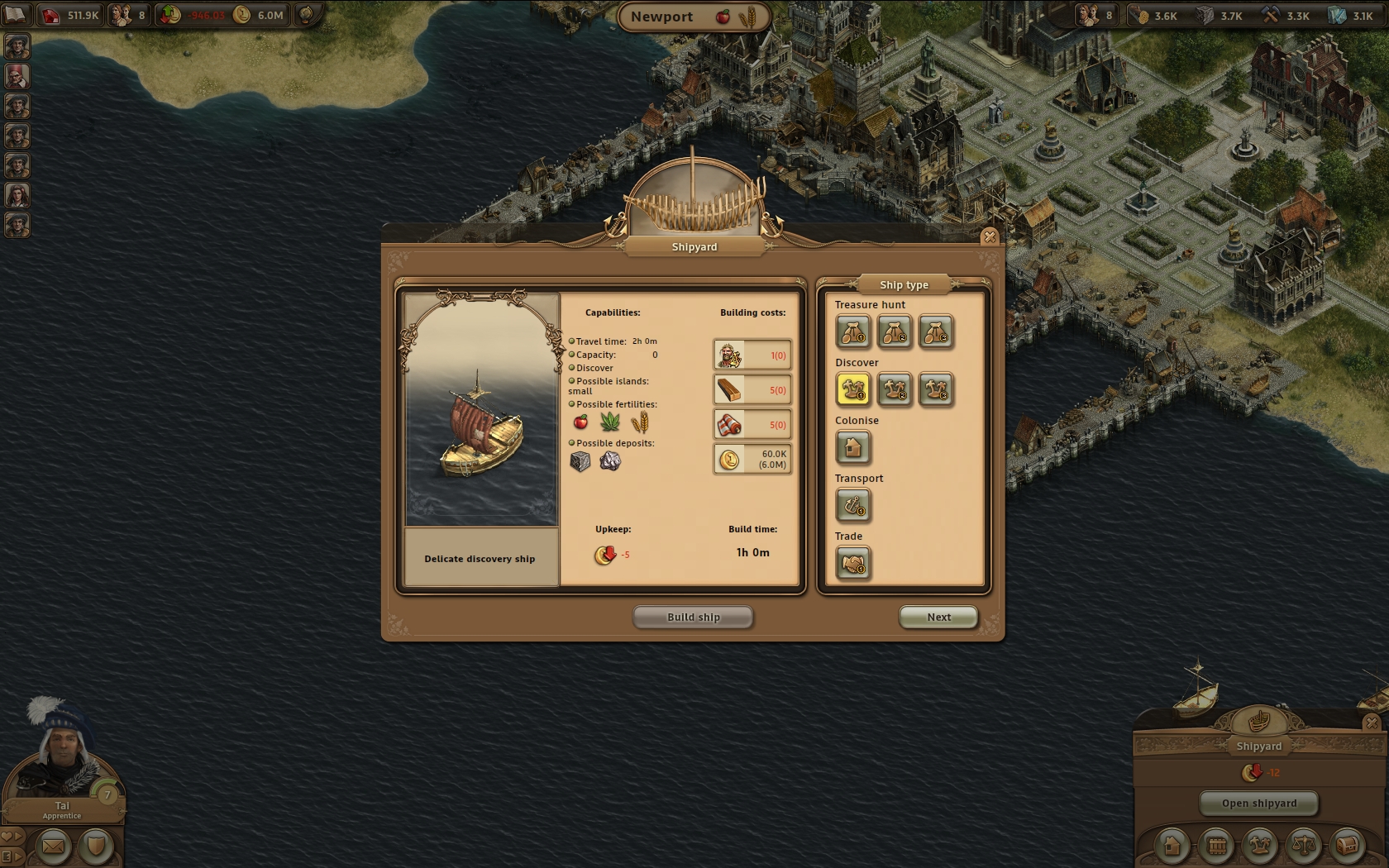The width and height of the screenshot is (1389, 868).
Task: Open shipyard from the building panel
Action: (x=1258, y=803)
